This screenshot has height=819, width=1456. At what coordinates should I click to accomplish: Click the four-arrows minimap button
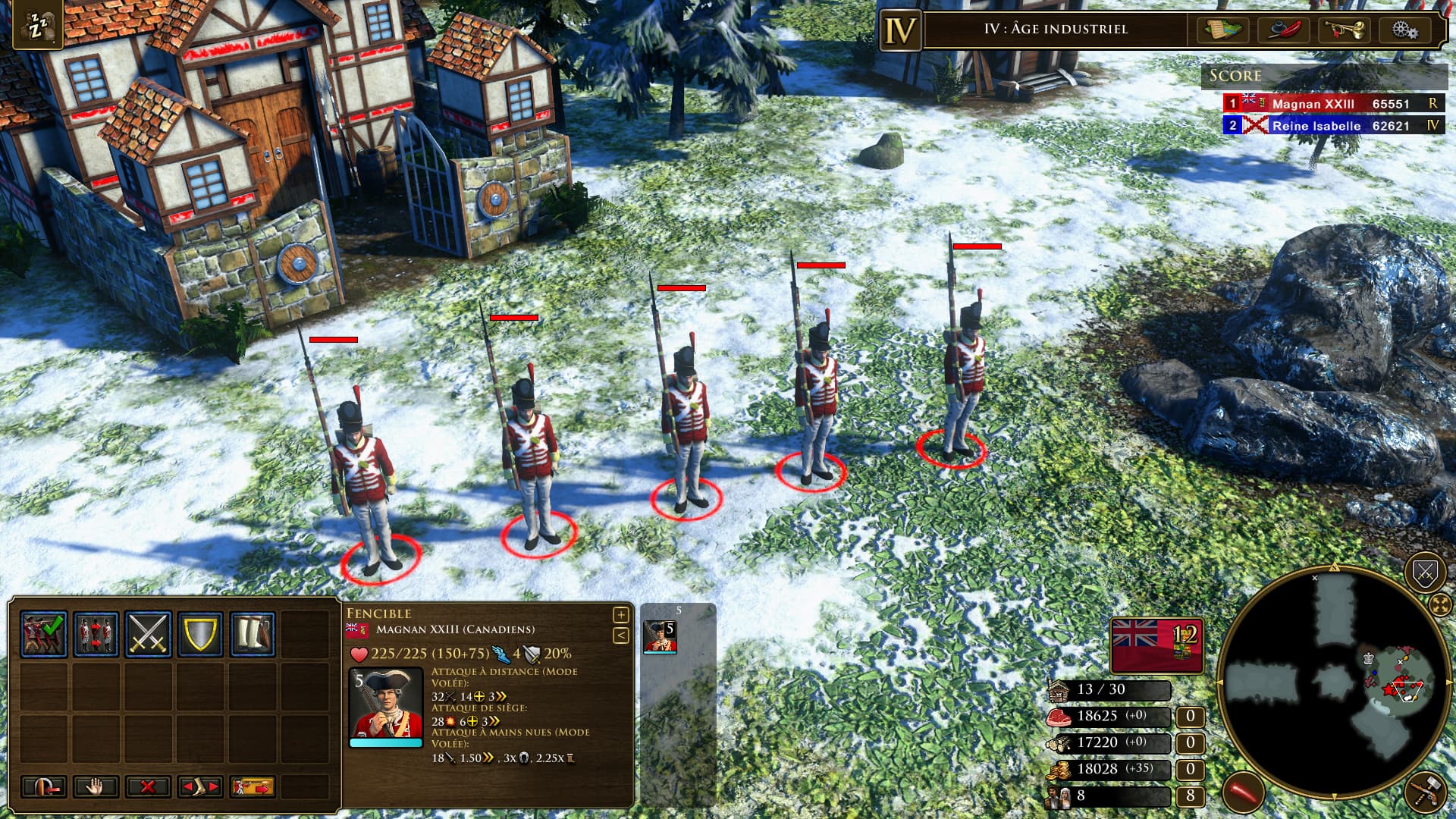point(1439,604)
